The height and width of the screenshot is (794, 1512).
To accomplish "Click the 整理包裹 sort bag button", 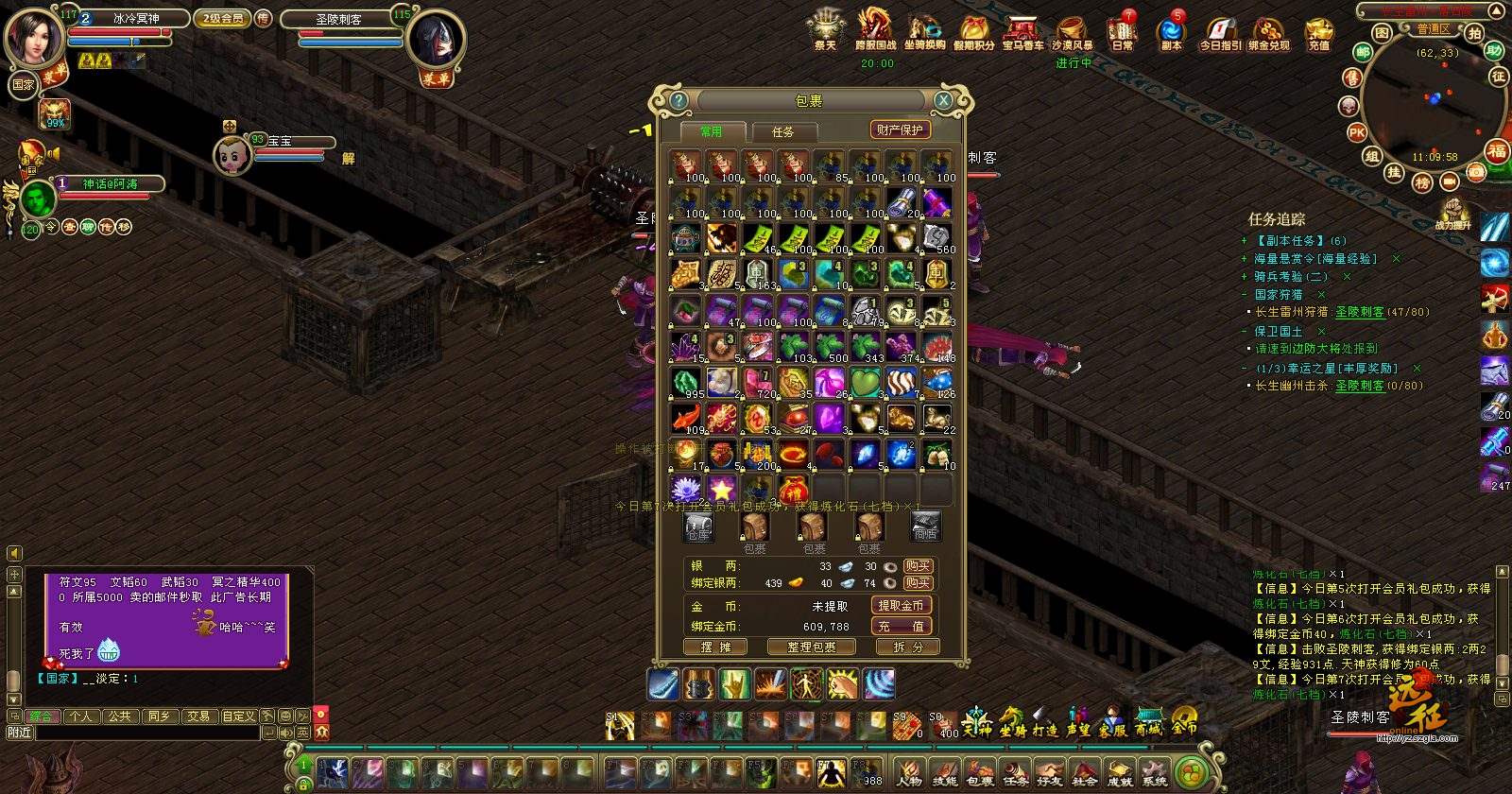I will (811, 647).
